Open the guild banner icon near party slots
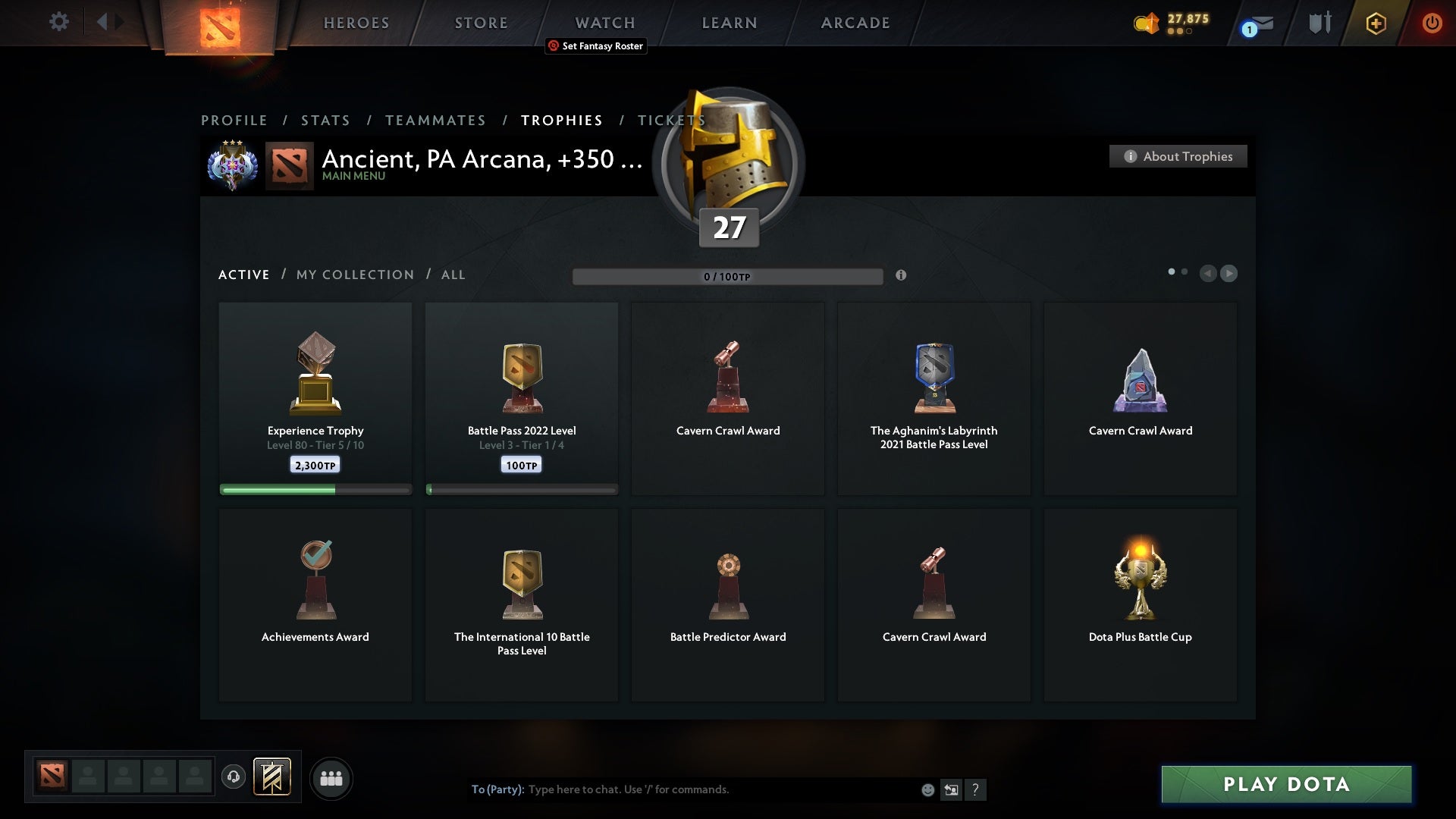The height and width of the screenshot is (819, 1456). 273,778
